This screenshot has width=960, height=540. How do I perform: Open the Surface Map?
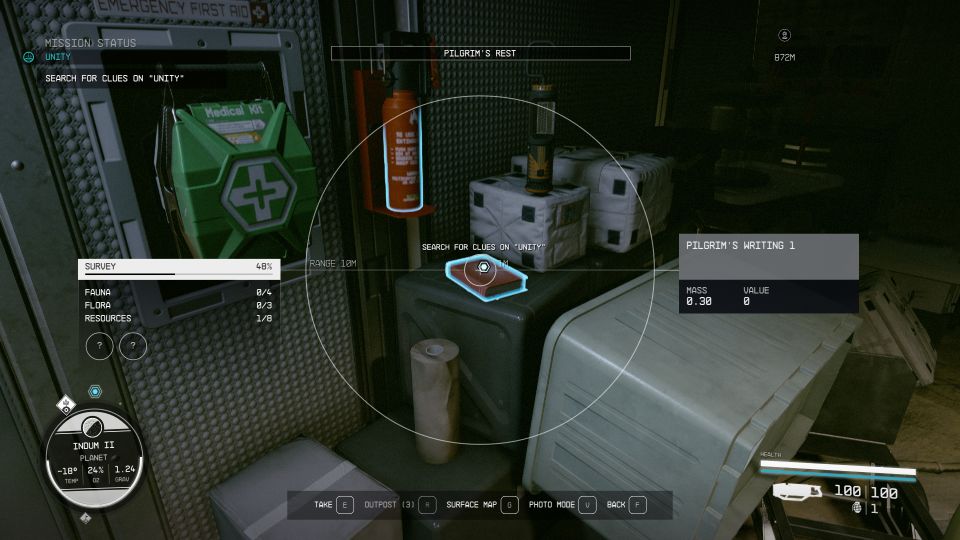[482, 505]
